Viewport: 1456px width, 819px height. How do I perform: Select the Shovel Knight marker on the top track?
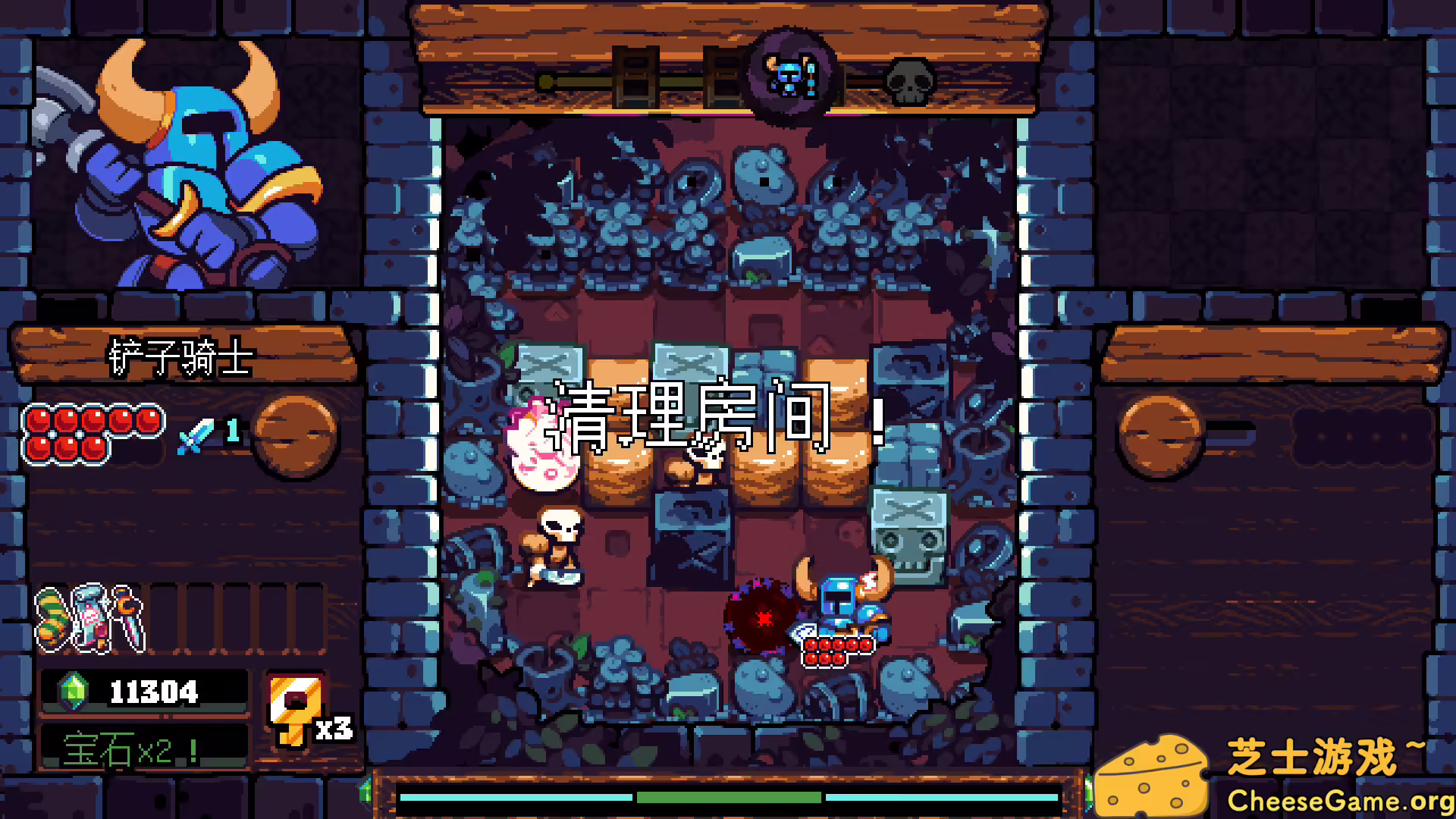(790, 78)
